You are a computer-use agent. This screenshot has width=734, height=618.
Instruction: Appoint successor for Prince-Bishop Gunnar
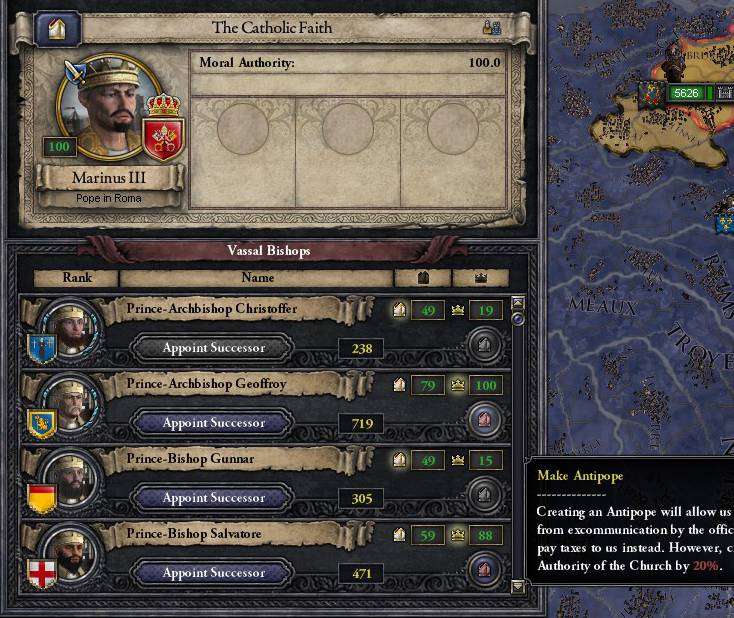(x=214, y=498)
